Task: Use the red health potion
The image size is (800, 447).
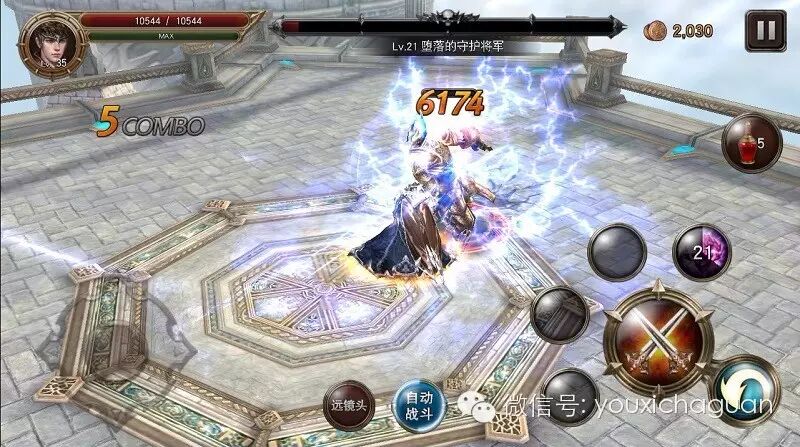Action: tap(750, 144)
